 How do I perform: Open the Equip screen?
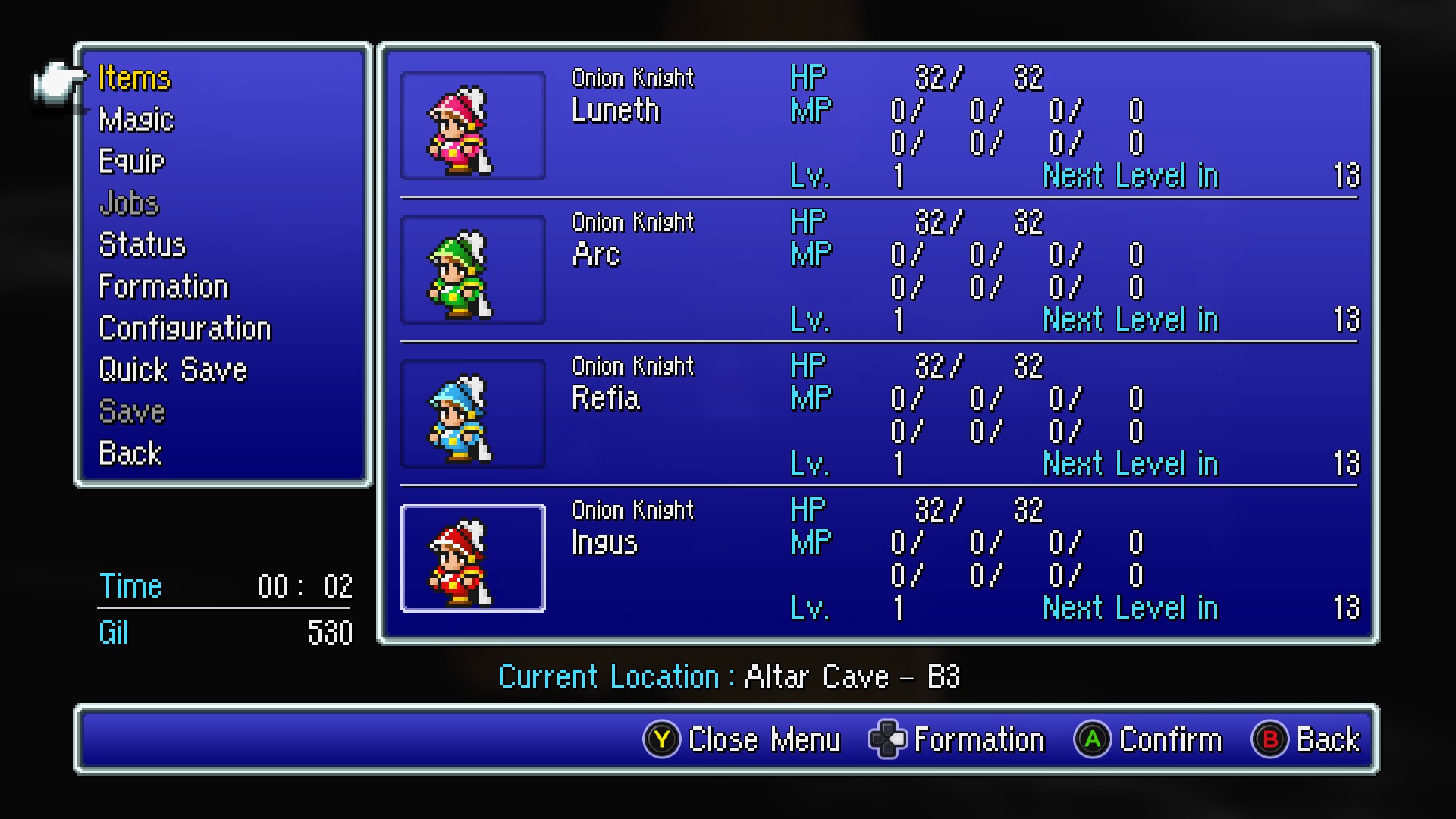[132, 162]
